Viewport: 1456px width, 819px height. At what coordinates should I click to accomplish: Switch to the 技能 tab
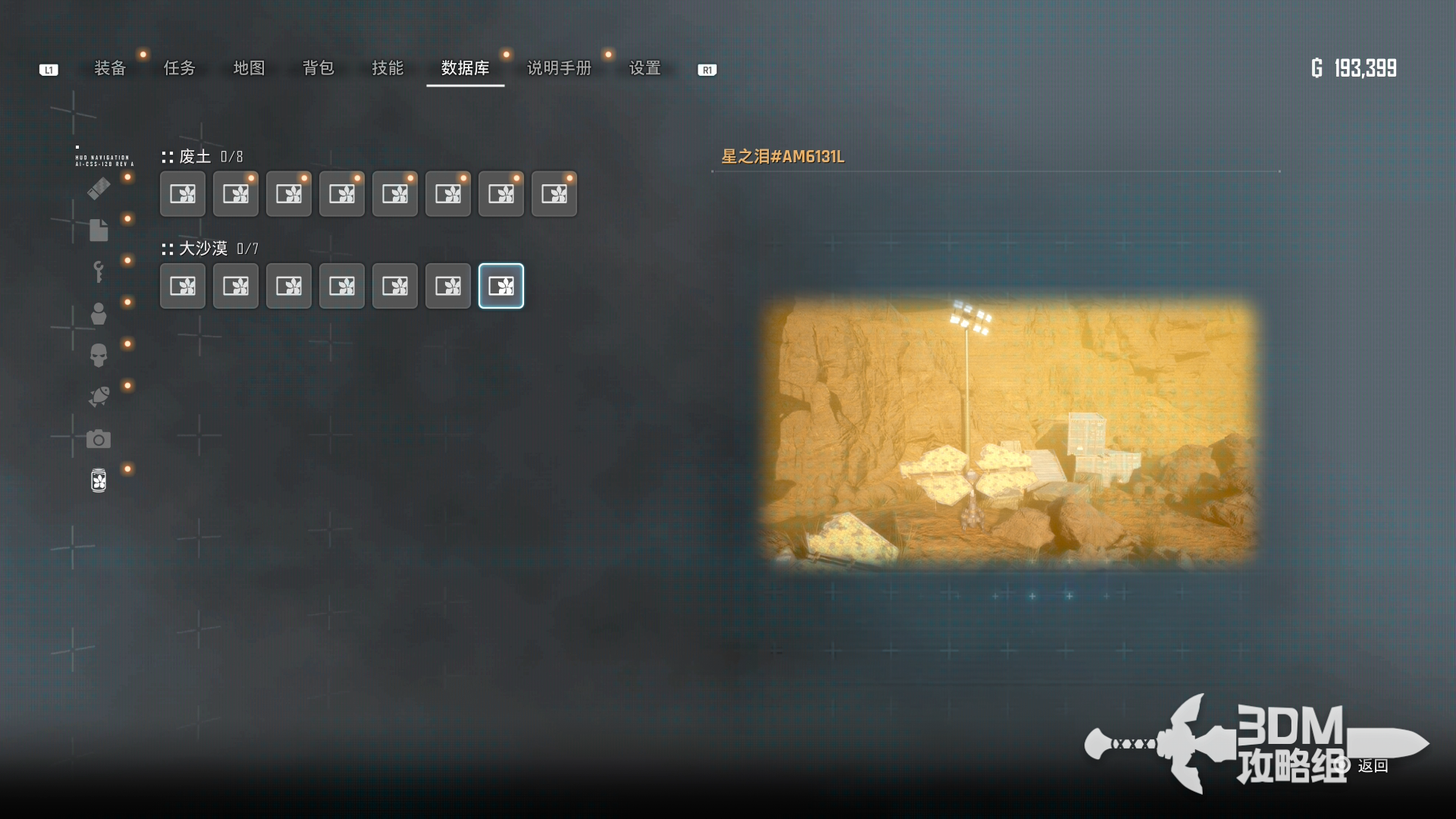[388, 68]
